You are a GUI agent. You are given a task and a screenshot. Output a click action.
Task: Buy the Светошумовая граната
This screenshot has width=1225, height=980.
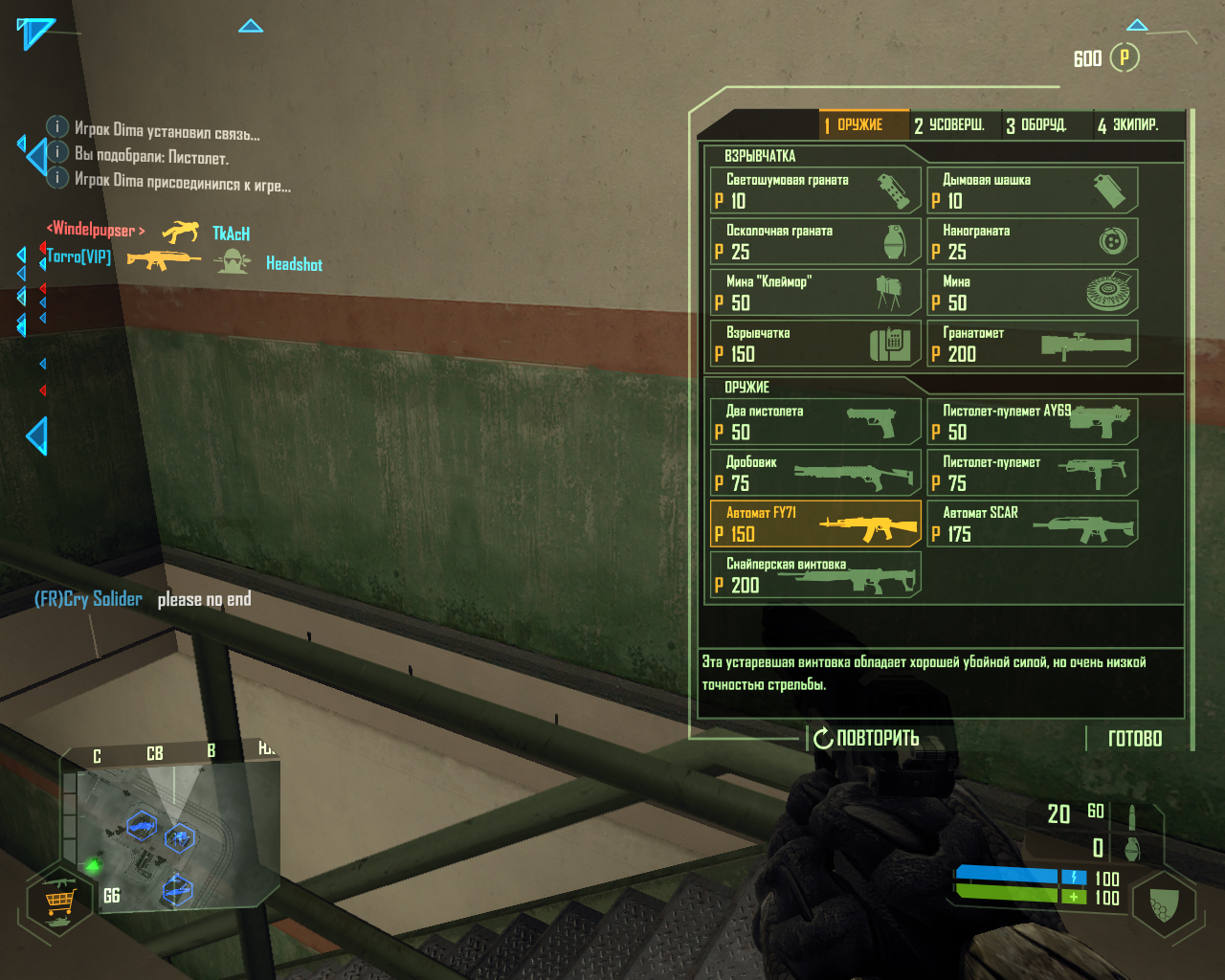point(814,189)
